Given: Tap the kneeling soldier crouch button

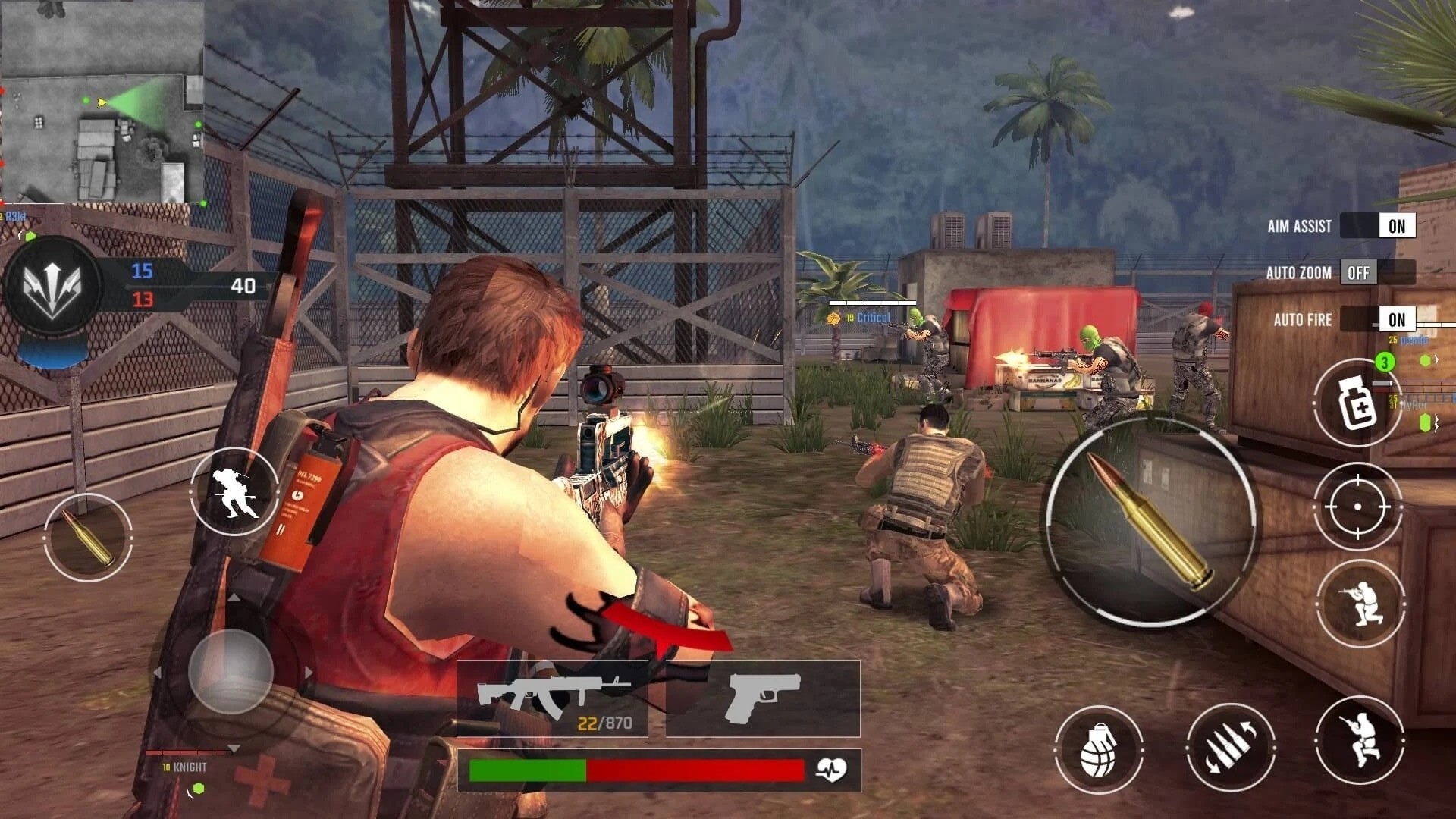Looking at the screenshot, I should (x=1360, y=604).
